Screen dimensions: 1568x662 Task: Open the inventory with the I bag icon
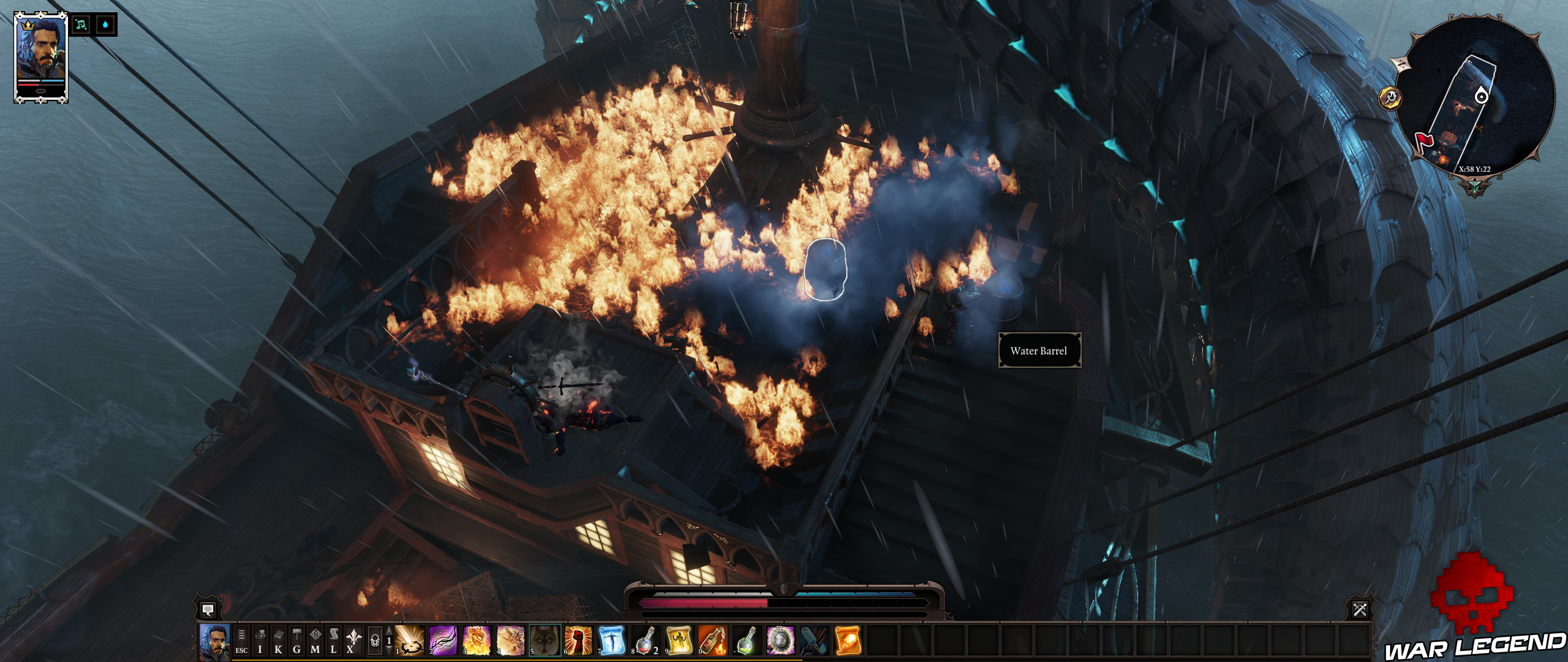click(x=259, y=641)
